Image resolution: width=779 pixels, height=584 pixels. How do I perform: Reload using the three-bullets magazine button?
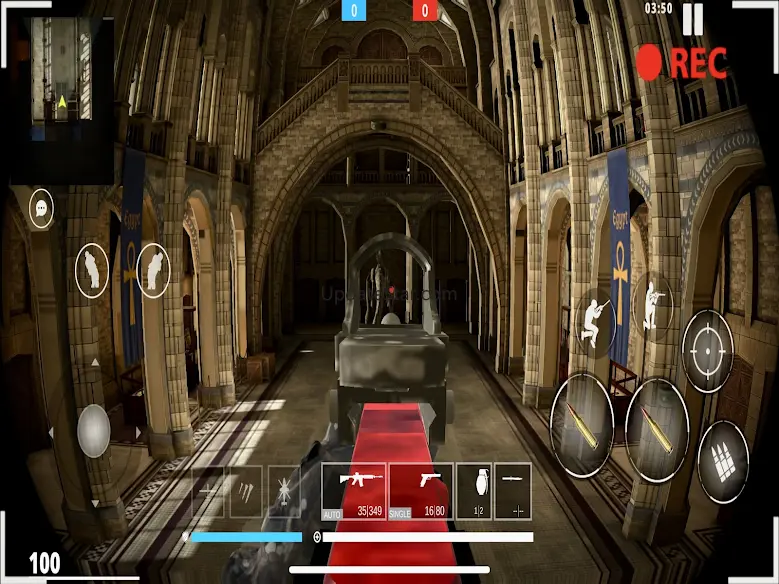[x=723, y=461]
